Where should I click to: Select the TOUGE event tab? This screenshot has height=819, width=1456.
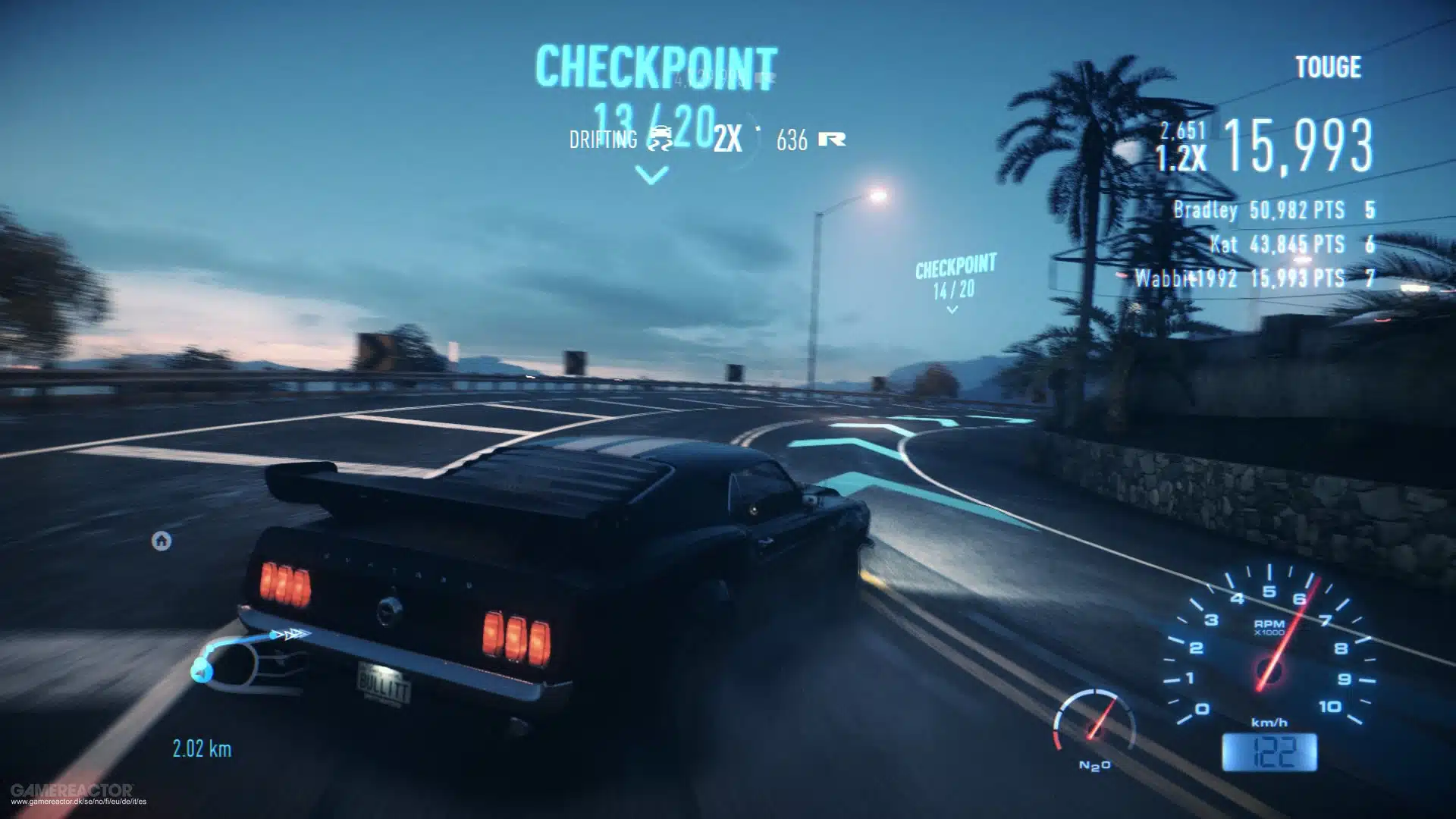1328,67
